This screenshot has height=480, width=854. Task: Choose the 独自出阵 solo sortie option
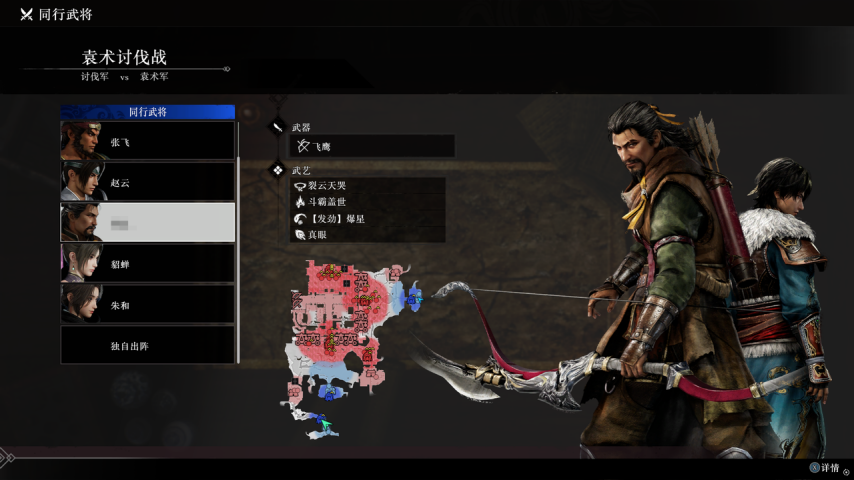click(148, 345)
